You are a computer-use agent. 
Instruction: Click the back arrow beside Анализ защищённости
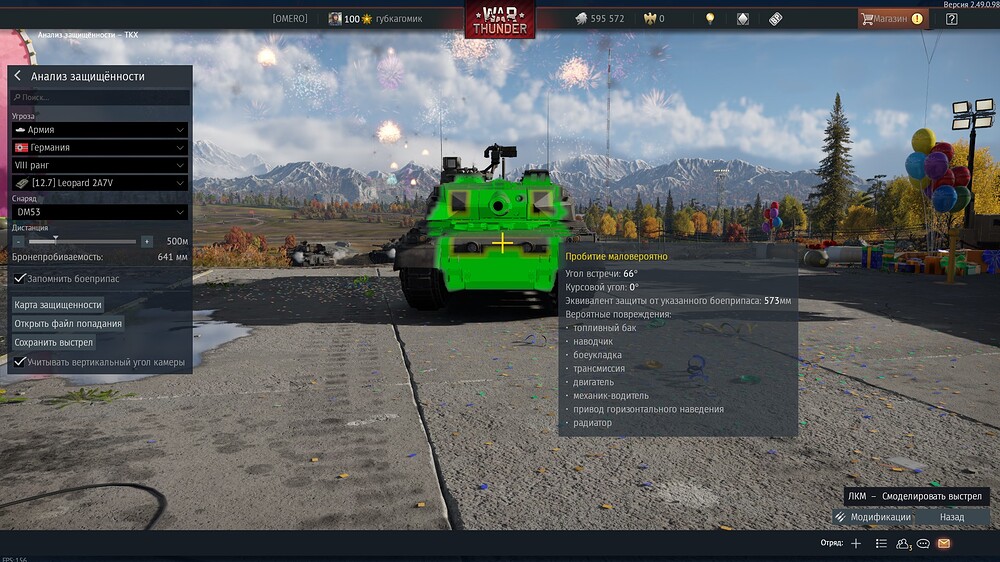[18, 76]
